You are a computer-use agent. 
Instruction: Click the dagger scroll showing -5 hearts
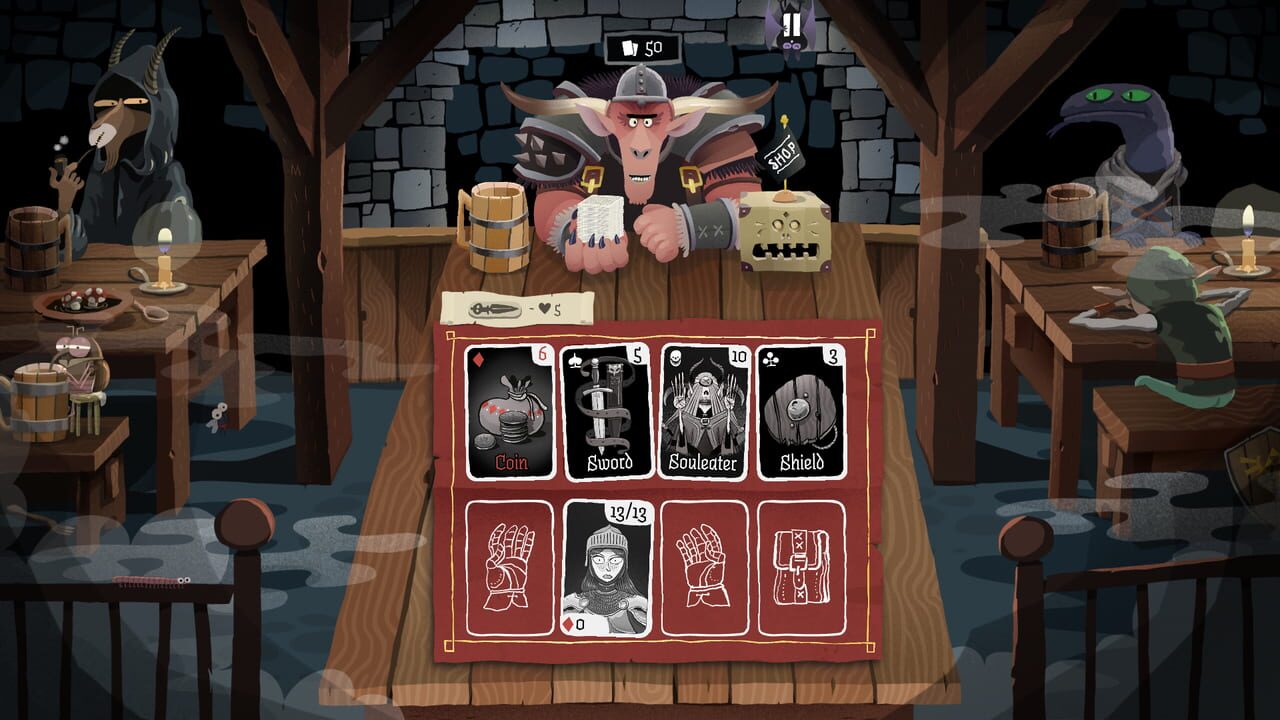[515, 309]
